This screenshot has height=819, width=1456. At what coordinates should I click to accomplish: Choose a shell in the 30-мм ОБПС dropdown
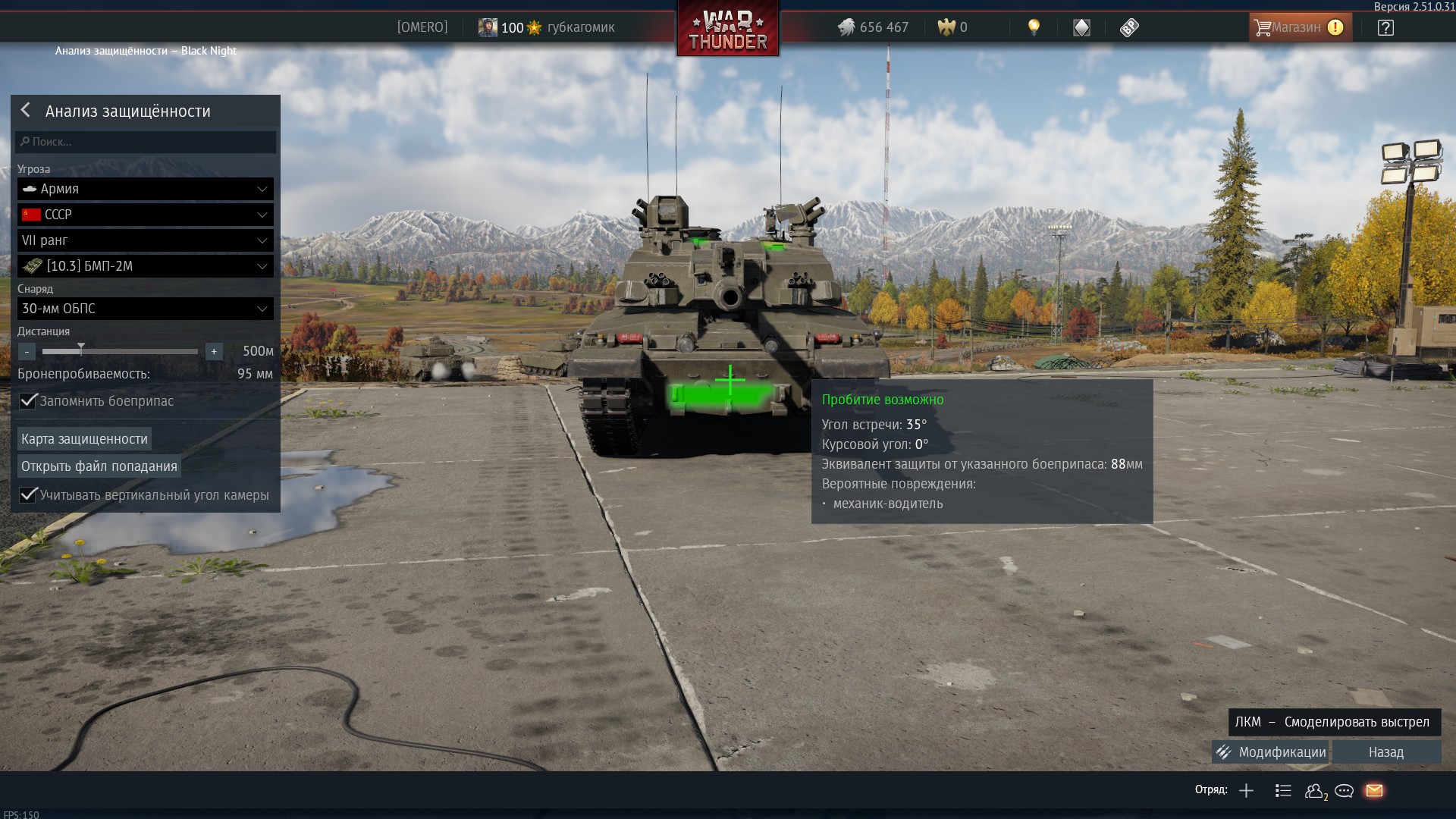(x=146, y=309)
